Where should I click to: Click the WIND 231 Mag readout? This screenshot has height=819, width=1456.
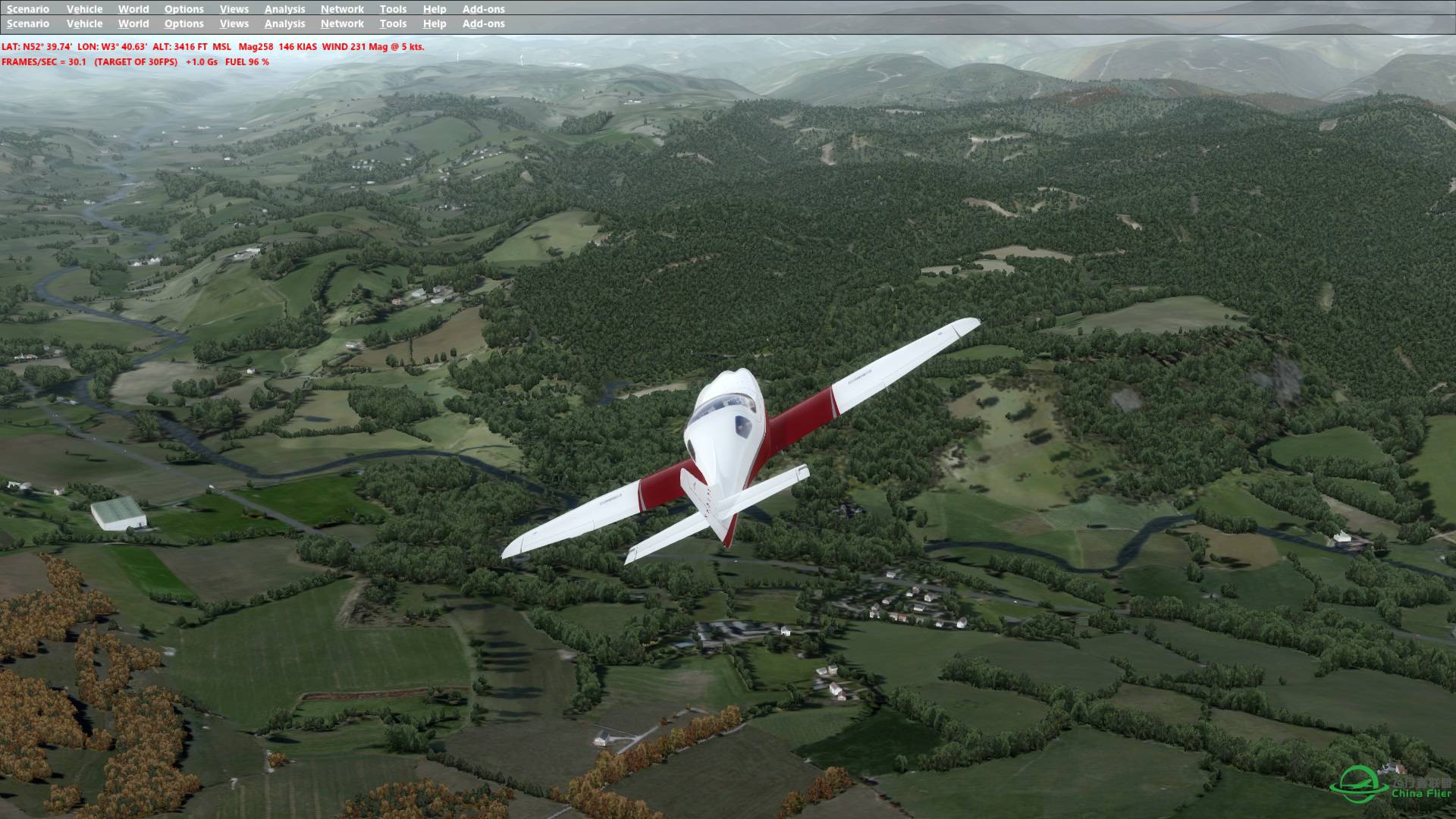click(356, 46)
